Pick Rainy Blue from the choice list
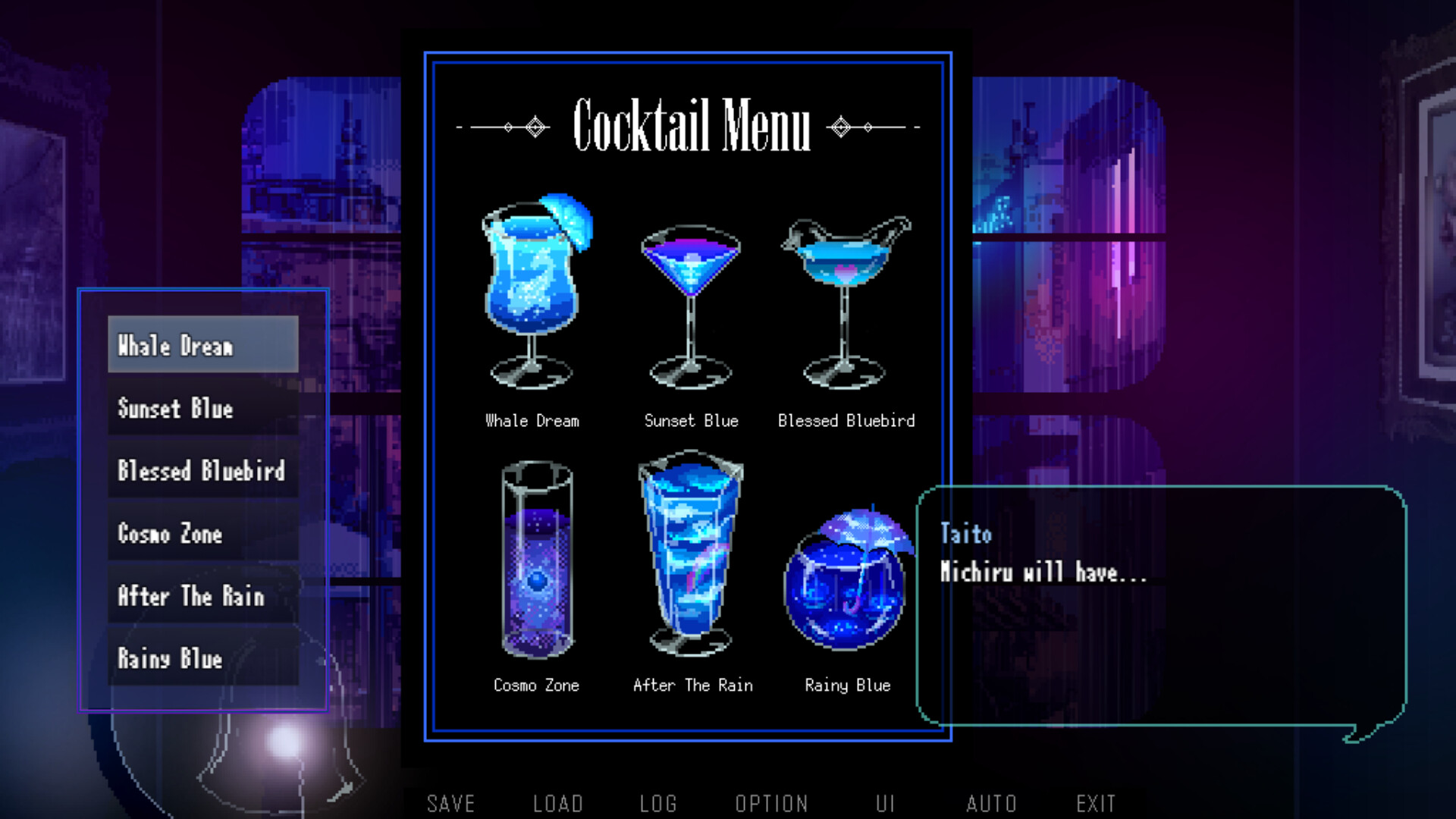 tap(202, 659)
